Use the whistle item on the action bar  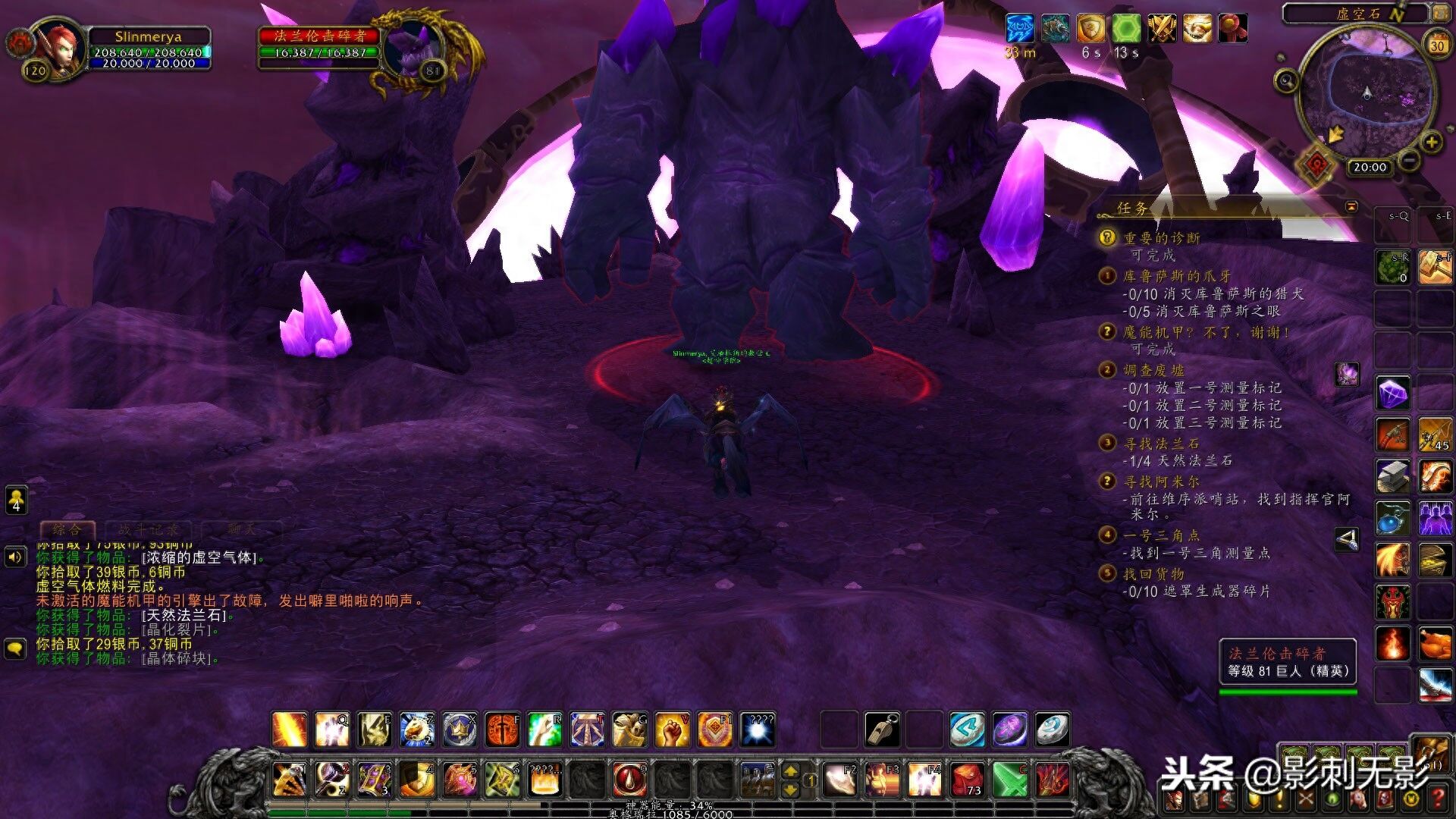883,730
